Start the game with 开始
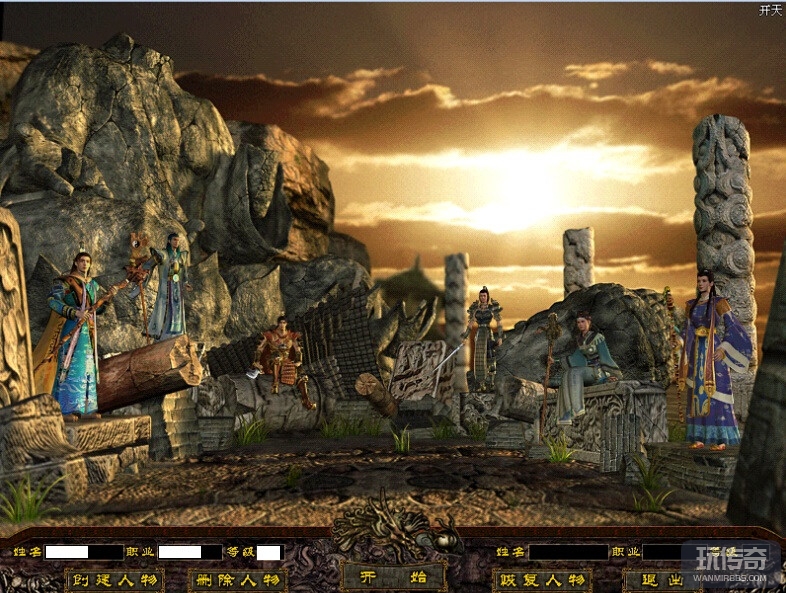The height and width of the screenshot is (593, 786). [x=393, y=577]
